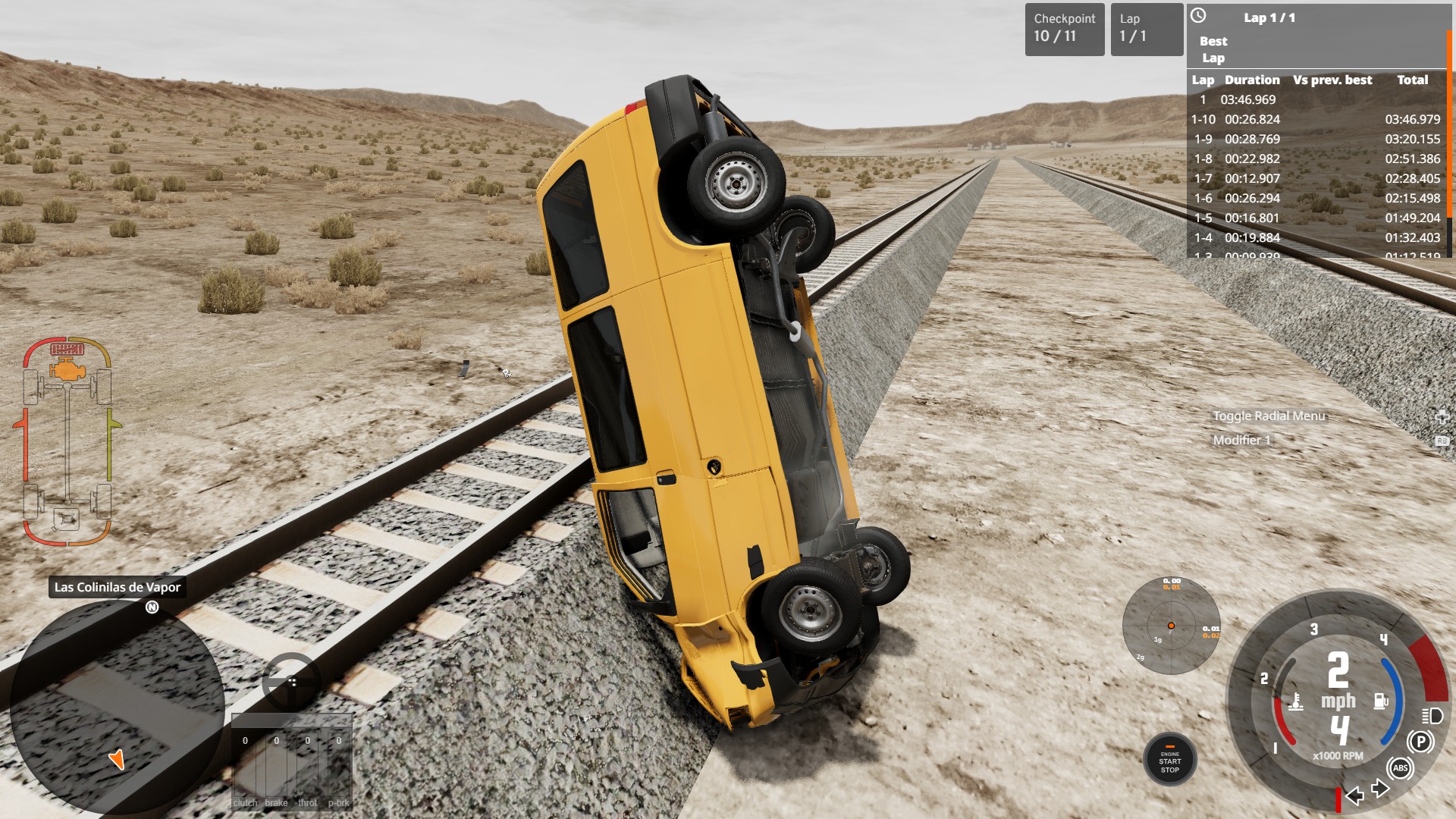The image size is (1456, 819).
Task: Click the radiator icon on damage diagram
Action: point(67,349)
